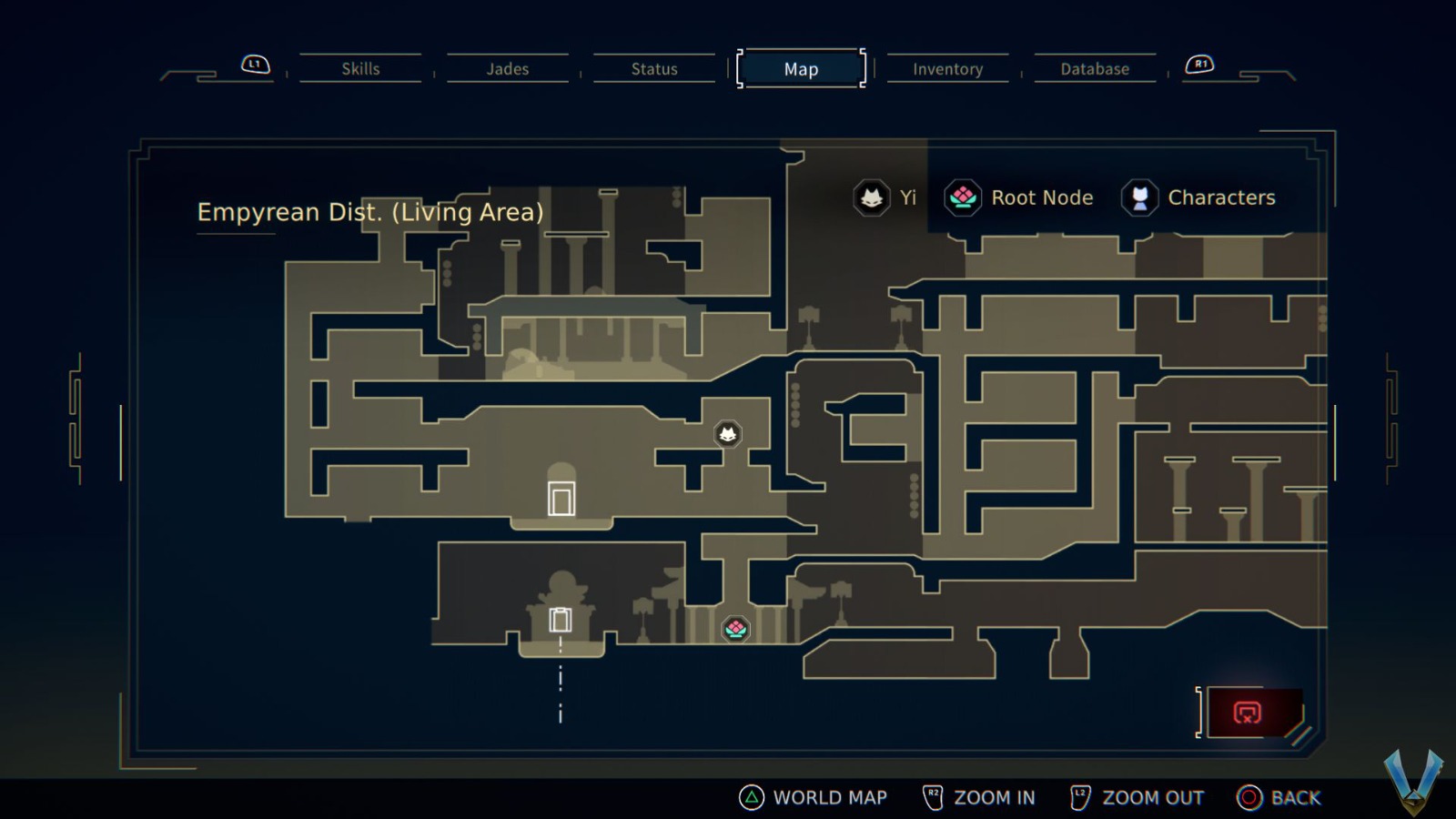Click the door icon above the dashed path

click(x=558, y=619)
